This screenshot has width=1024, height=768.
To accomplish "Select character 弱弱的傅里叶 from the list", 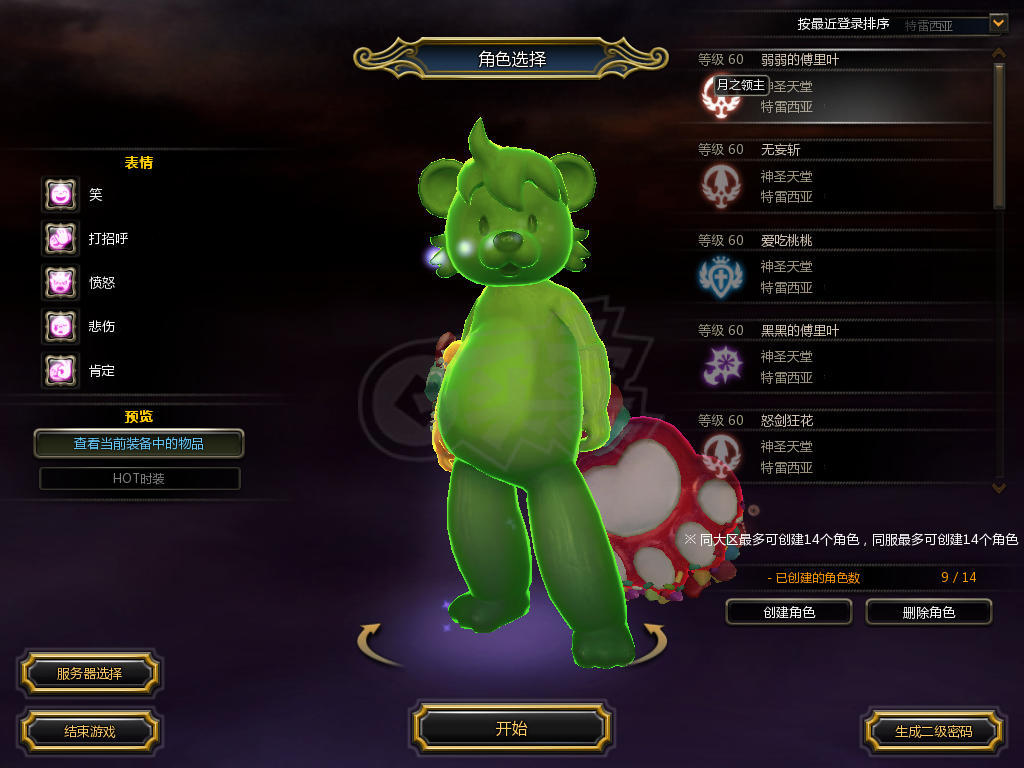I will tap(840, 87).
